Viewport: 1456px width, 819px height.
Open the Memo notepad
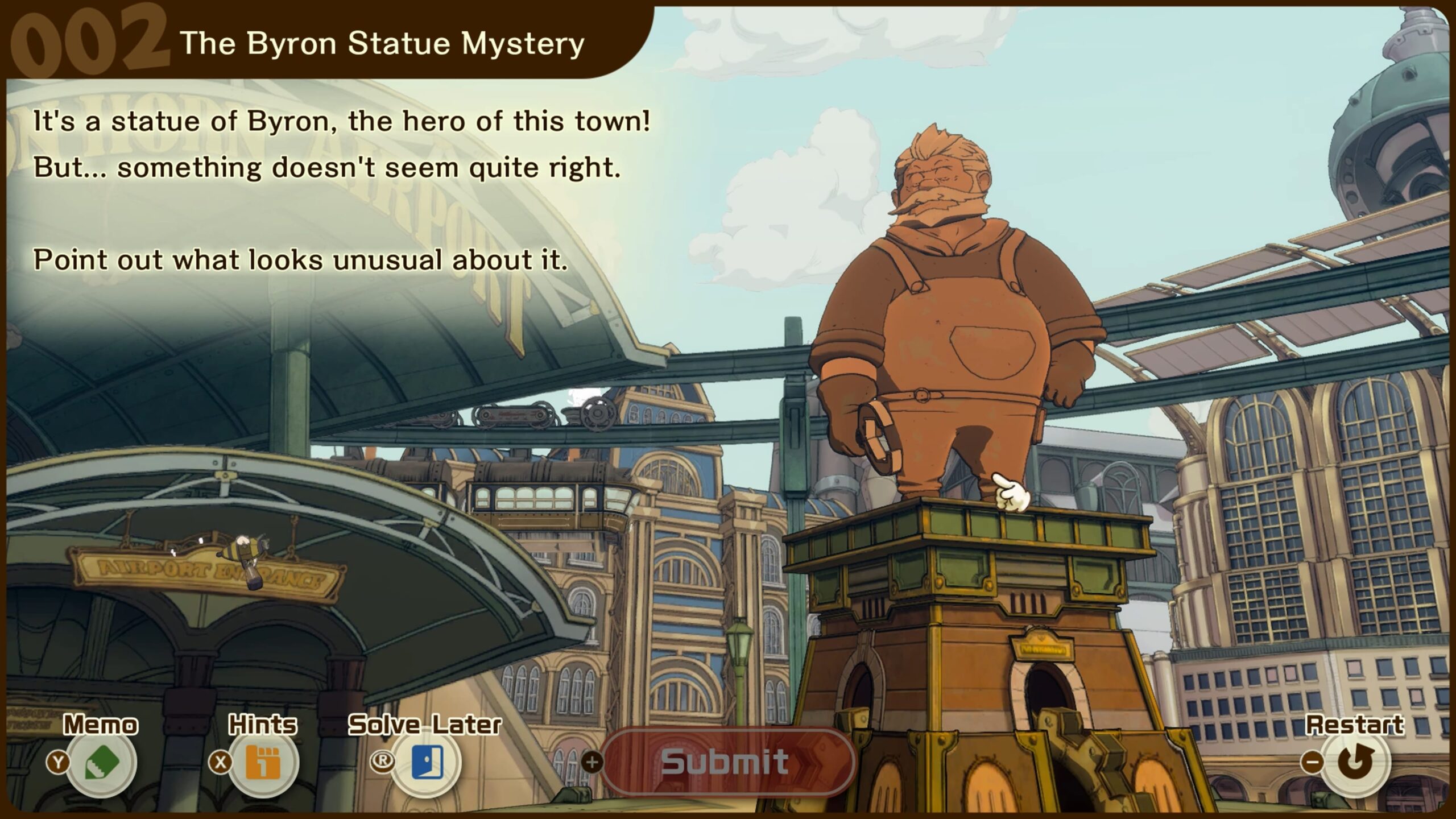pyautogui.click(x=101, y=763)
